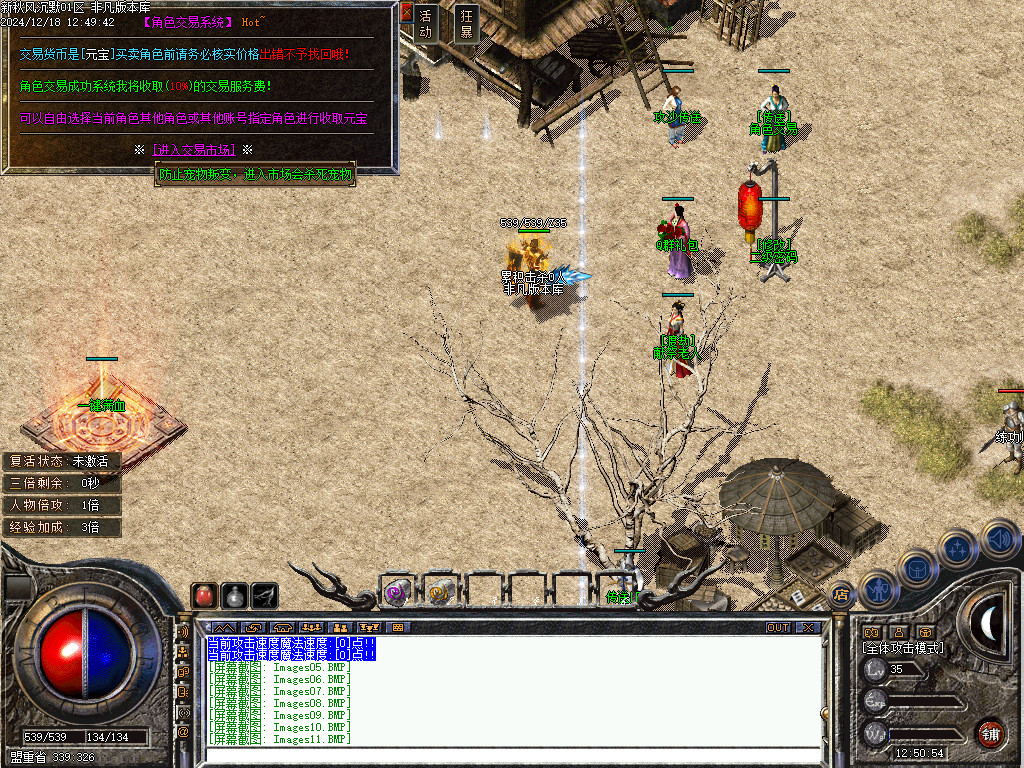Close the character trading dialog
This screenshot has width=1024, height=768.
[406, 13]
